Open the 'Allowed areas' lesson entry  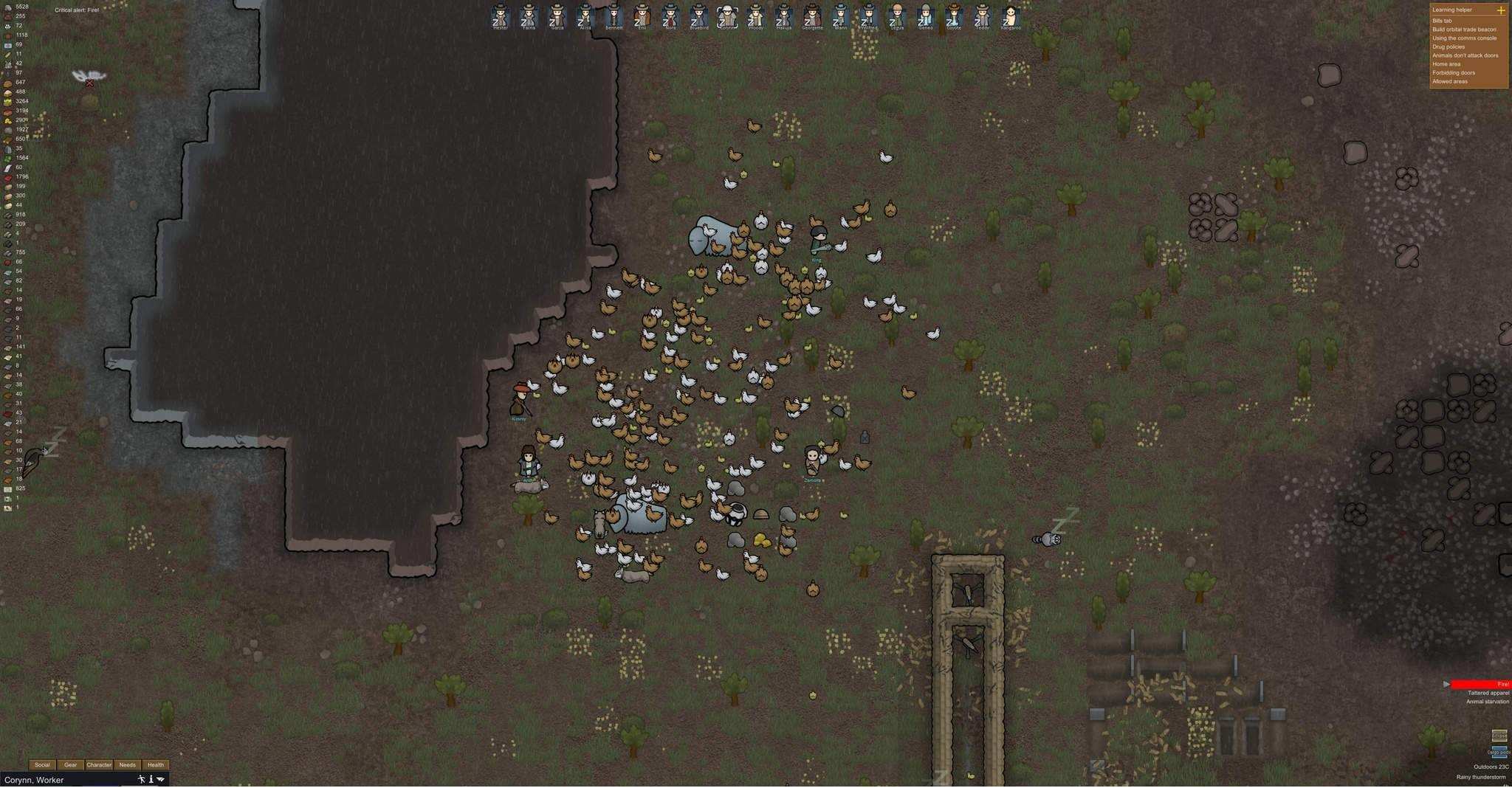tap(1449, 81)
